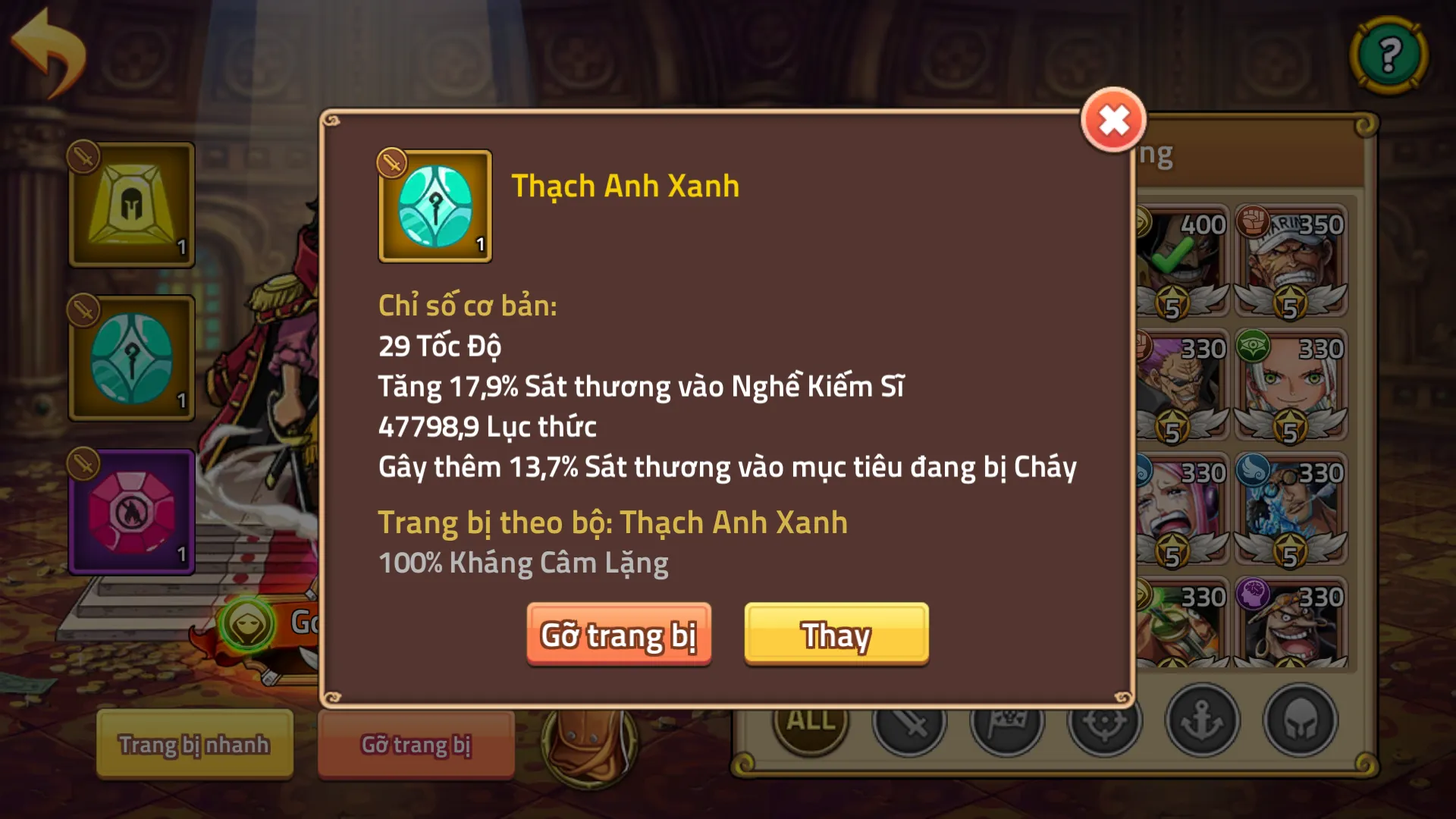Close the Thạch Anh Xanh dialog
The height and width of the screenshot is (819, 1456).
(x=1112, y=120)
